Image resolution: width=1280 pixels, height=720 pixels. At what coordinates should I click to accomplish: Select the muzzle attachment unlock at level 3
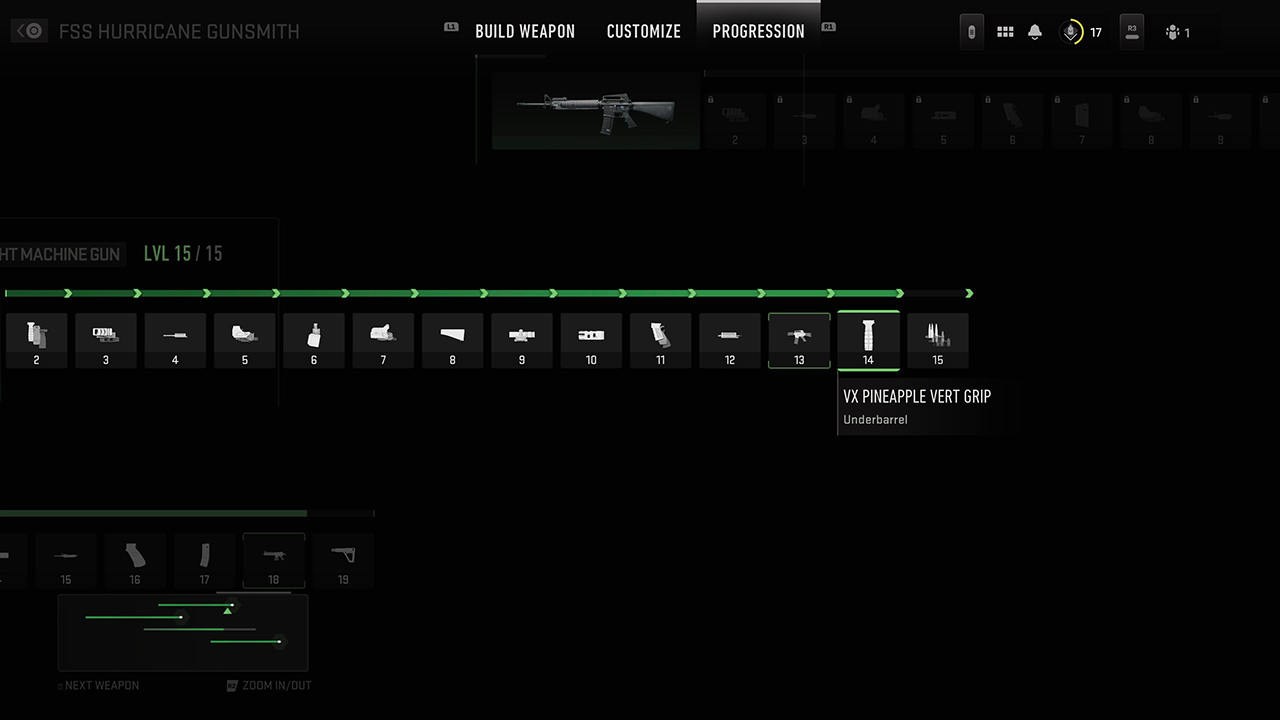pos(106,340)
